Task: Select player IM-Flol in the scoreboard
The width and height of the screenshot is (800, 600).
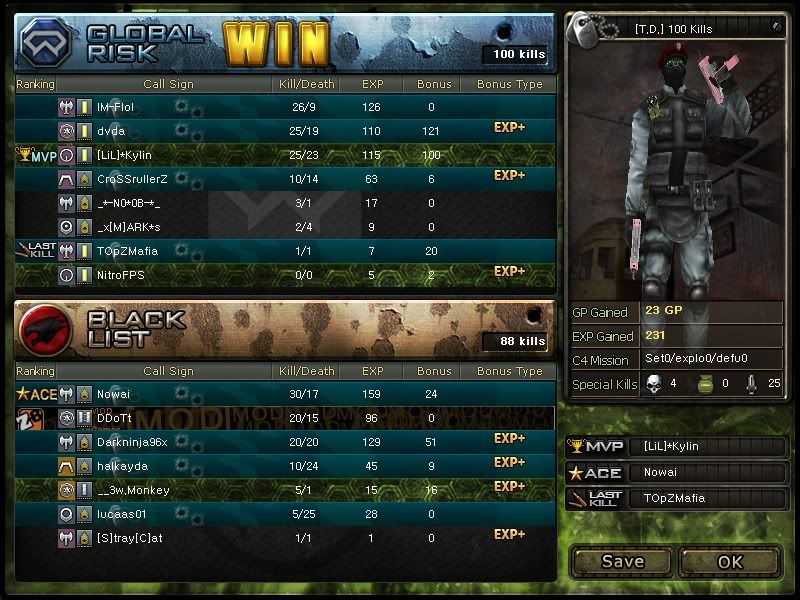Action: point(115,107)
